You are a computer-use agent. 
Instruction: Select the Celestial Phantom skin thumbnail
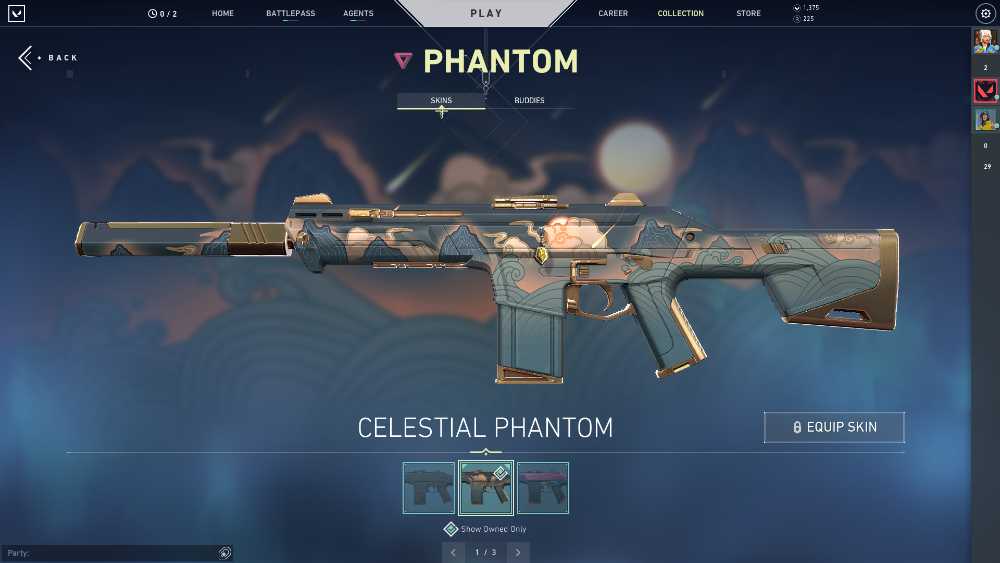(486, 488)
